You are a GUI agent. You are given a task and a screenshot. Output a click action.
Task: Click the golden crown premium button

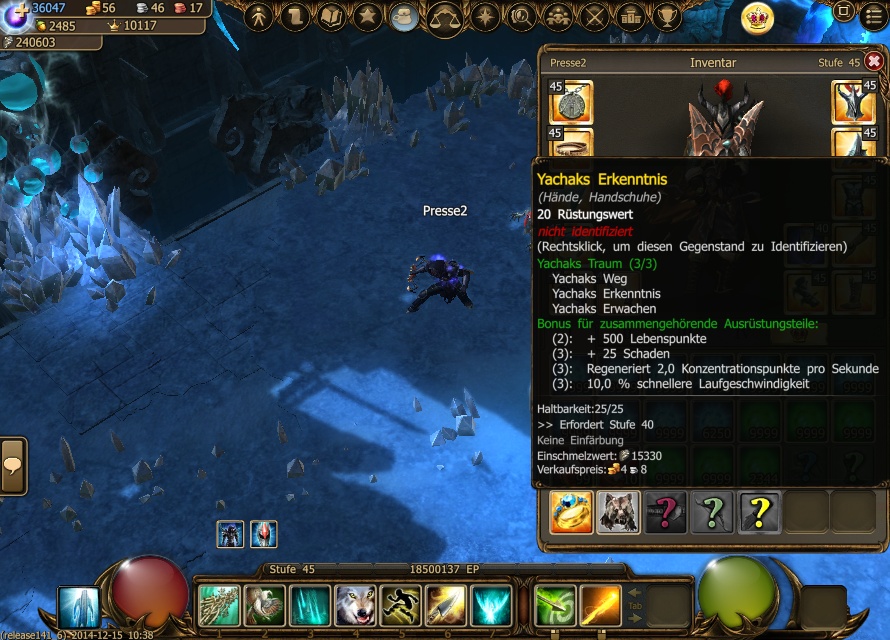(x=757, y=17)
